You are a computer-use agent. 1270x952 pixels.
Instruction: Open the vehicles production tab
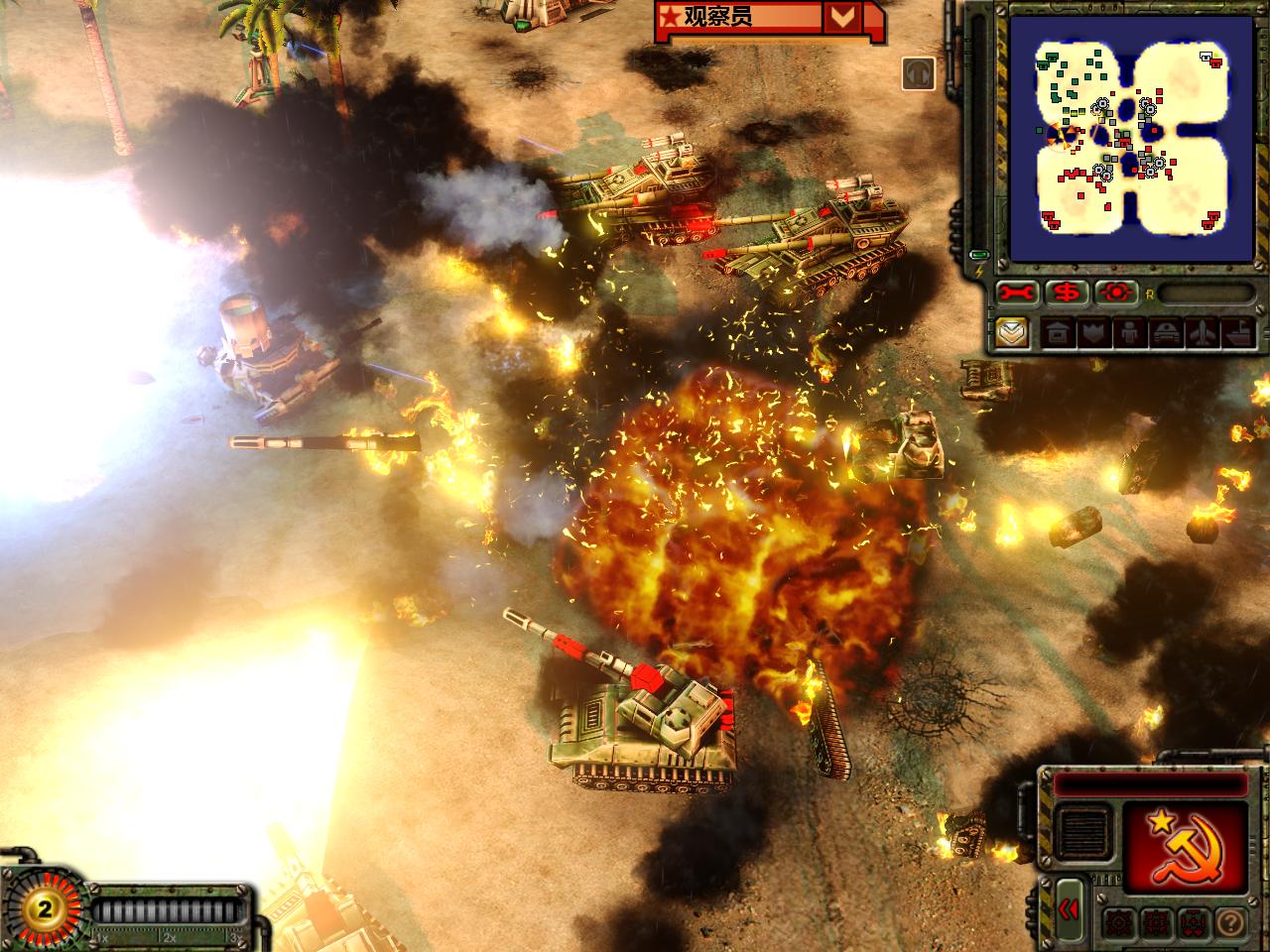(x=1163, y=333)
